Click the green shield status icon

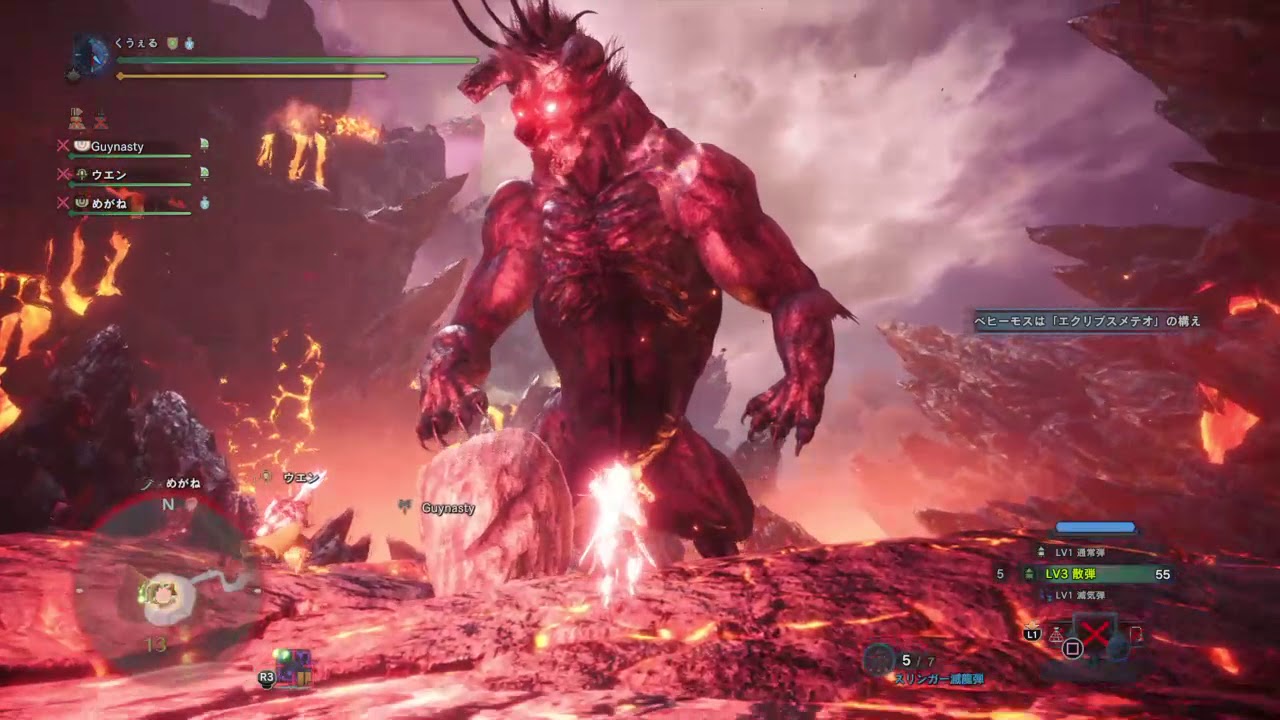tap(172, 44)
